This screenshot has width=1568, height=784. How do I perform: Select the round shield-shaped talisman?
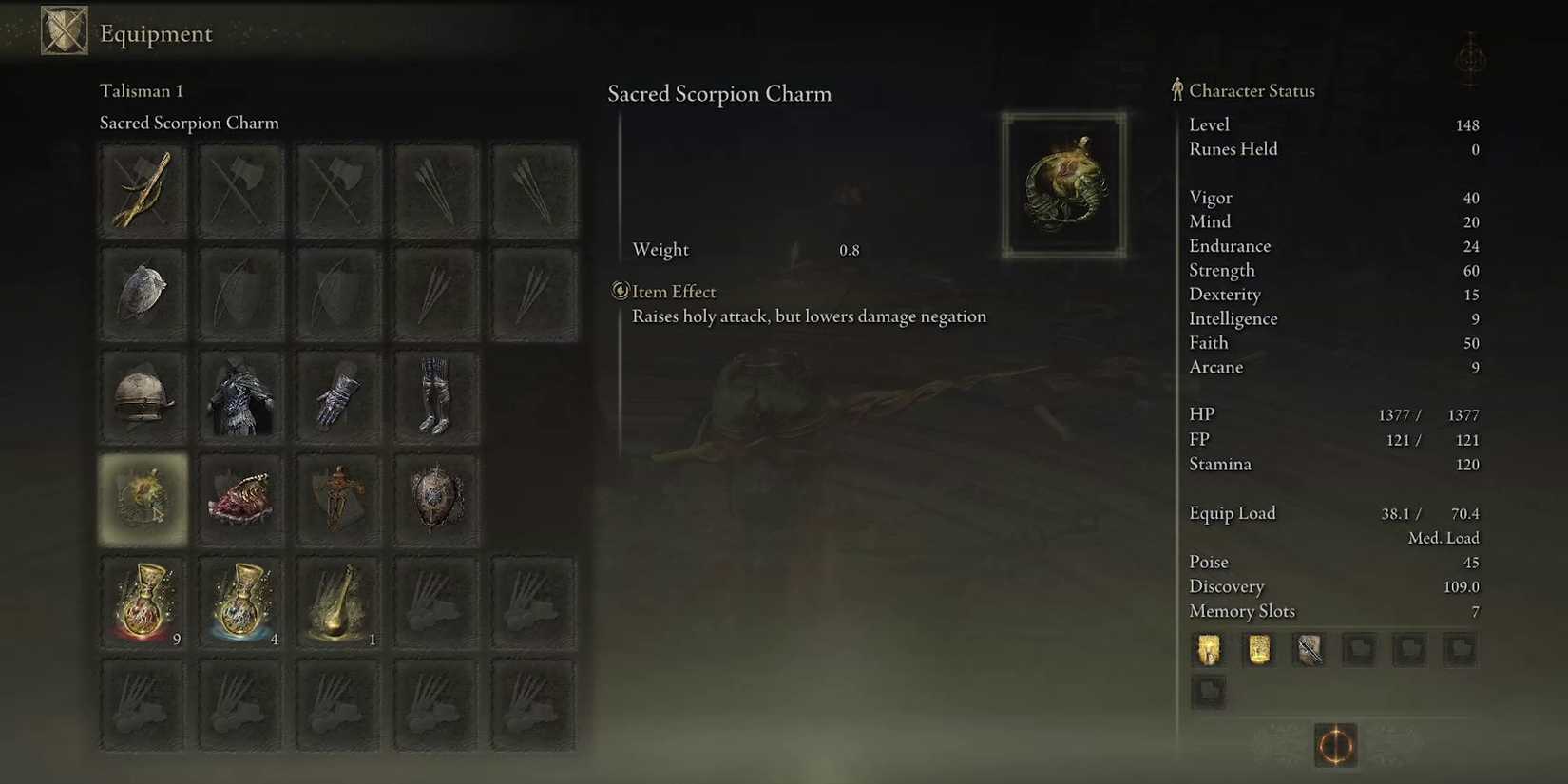[x=435, y=499]
